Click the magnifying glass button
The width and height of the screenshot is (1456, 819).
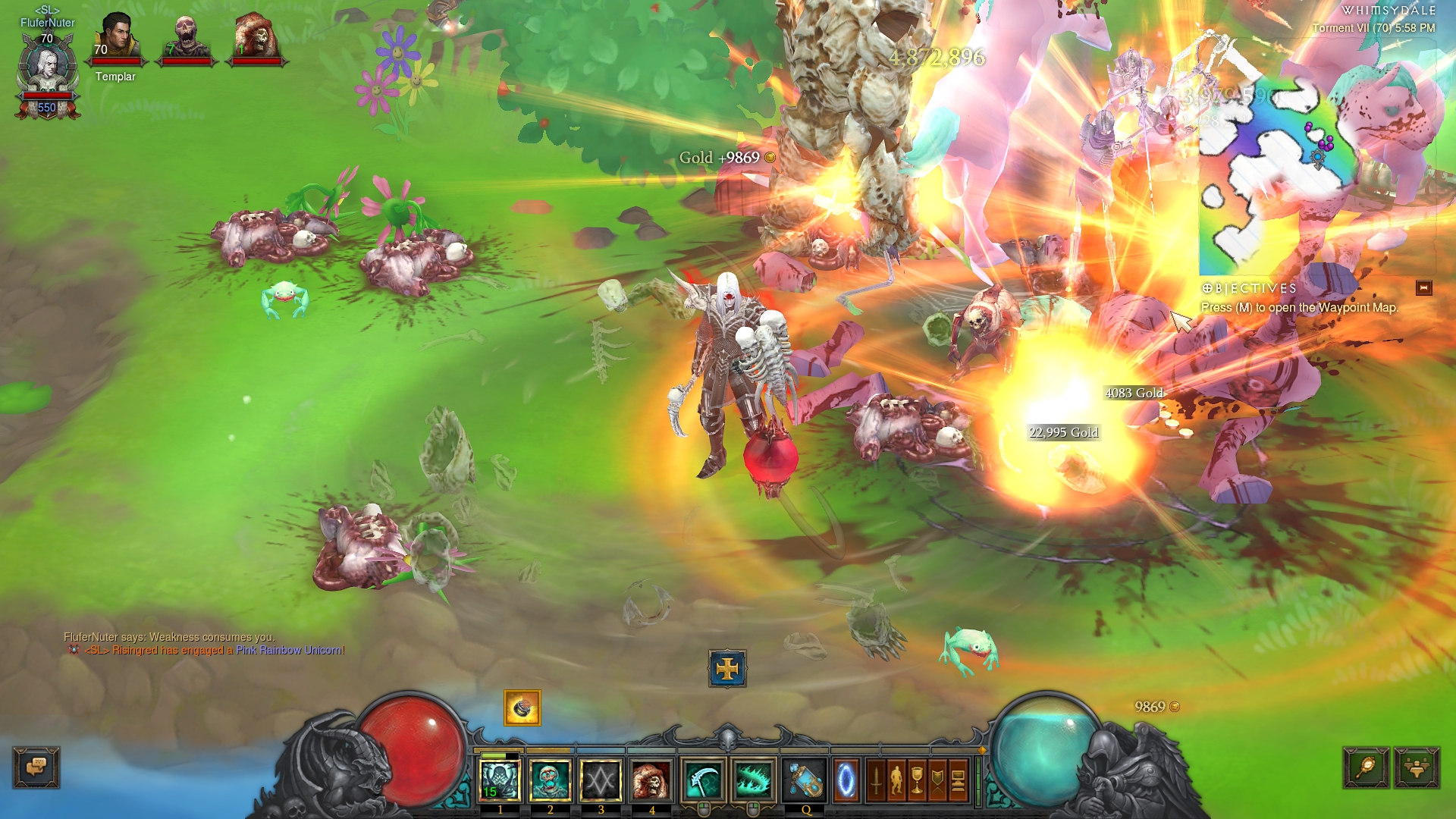pyautogui.click(x=1366, y=767)
